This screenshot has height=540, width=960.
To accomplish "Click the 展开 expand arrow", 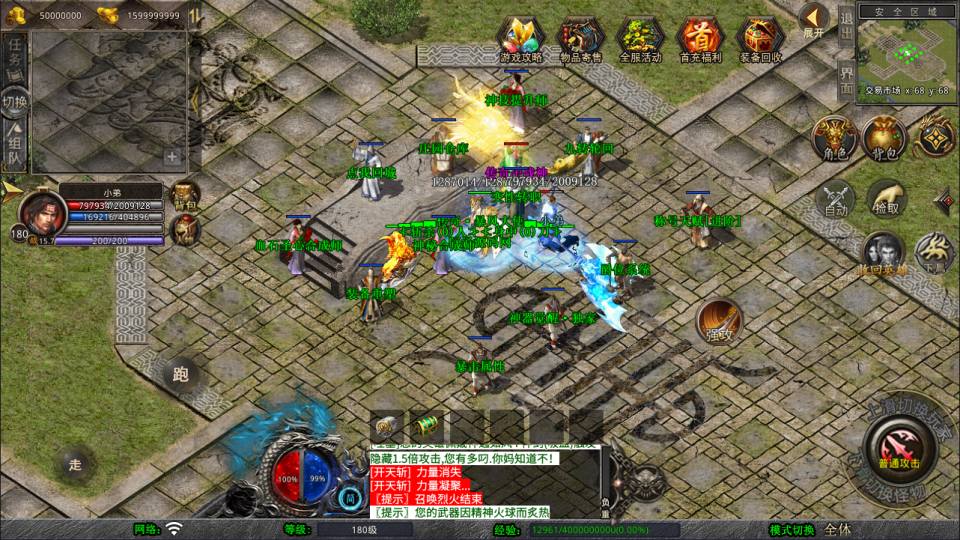I will (815, 20).
